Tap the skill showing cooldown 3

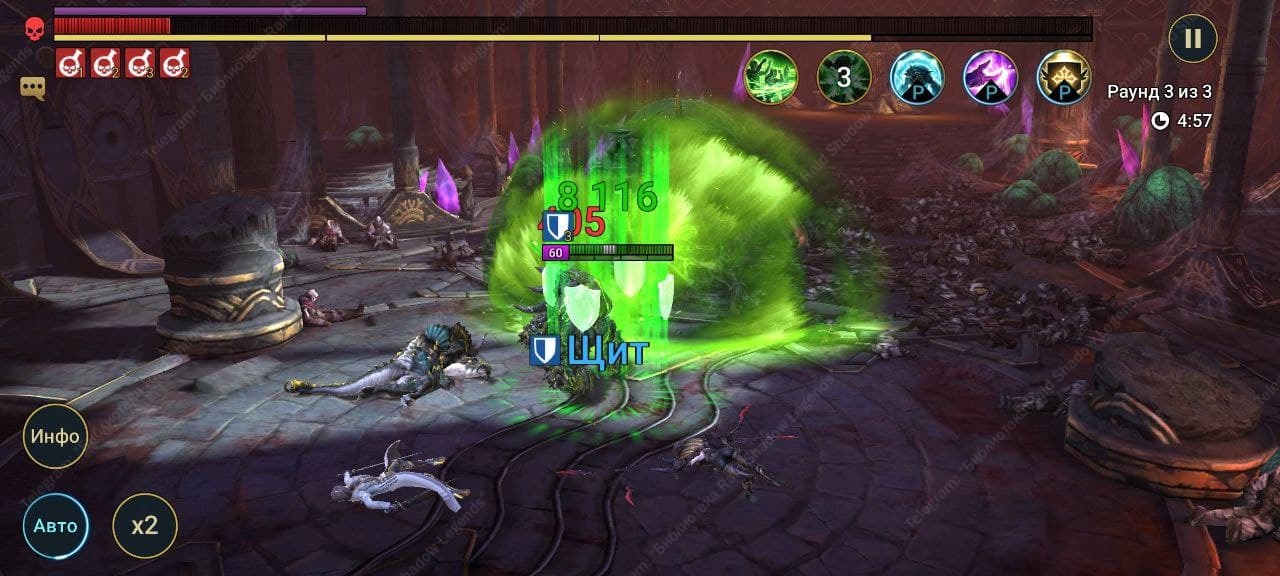(844, 77)
